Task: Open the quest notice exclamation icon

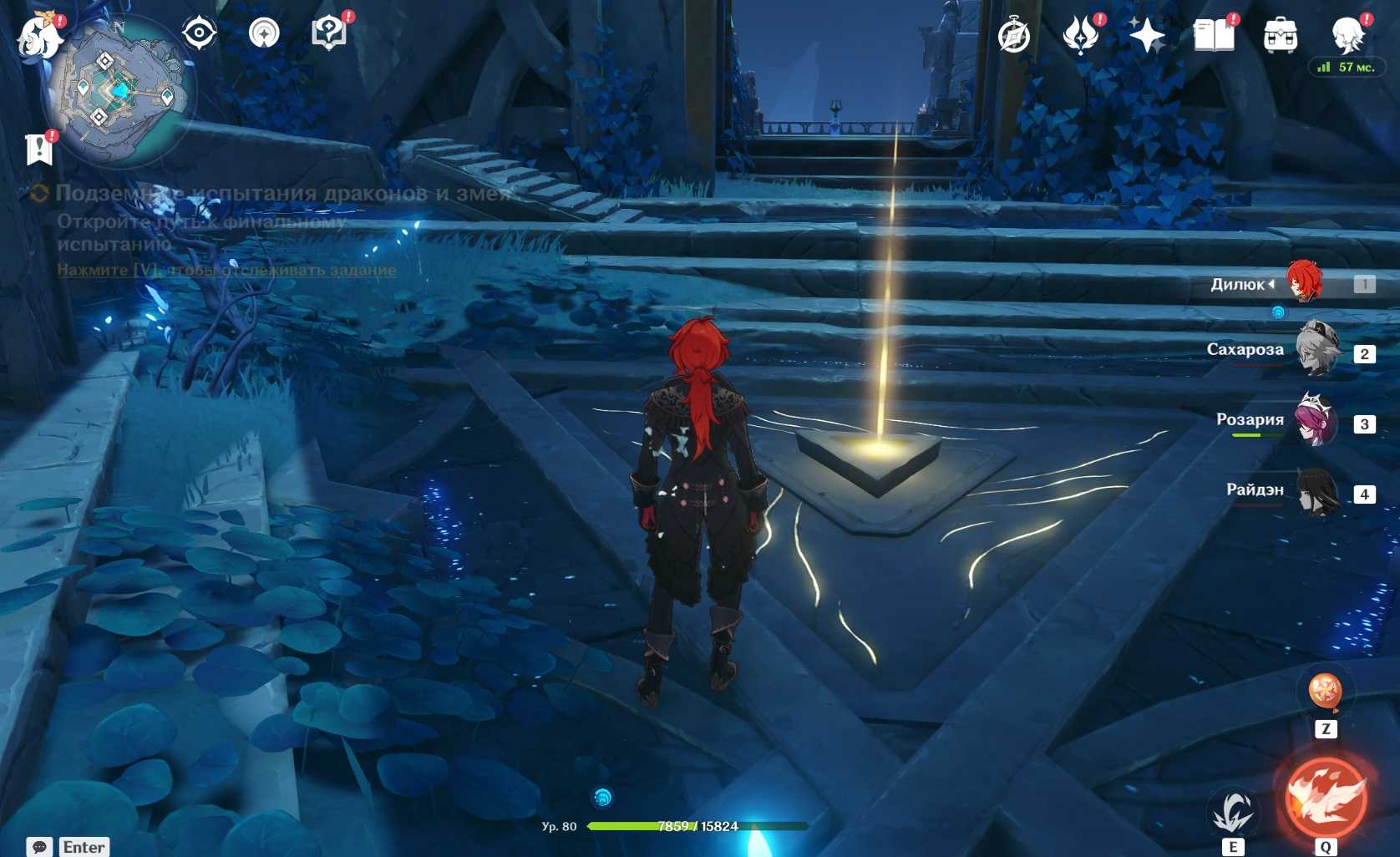Action: (38, 150)
